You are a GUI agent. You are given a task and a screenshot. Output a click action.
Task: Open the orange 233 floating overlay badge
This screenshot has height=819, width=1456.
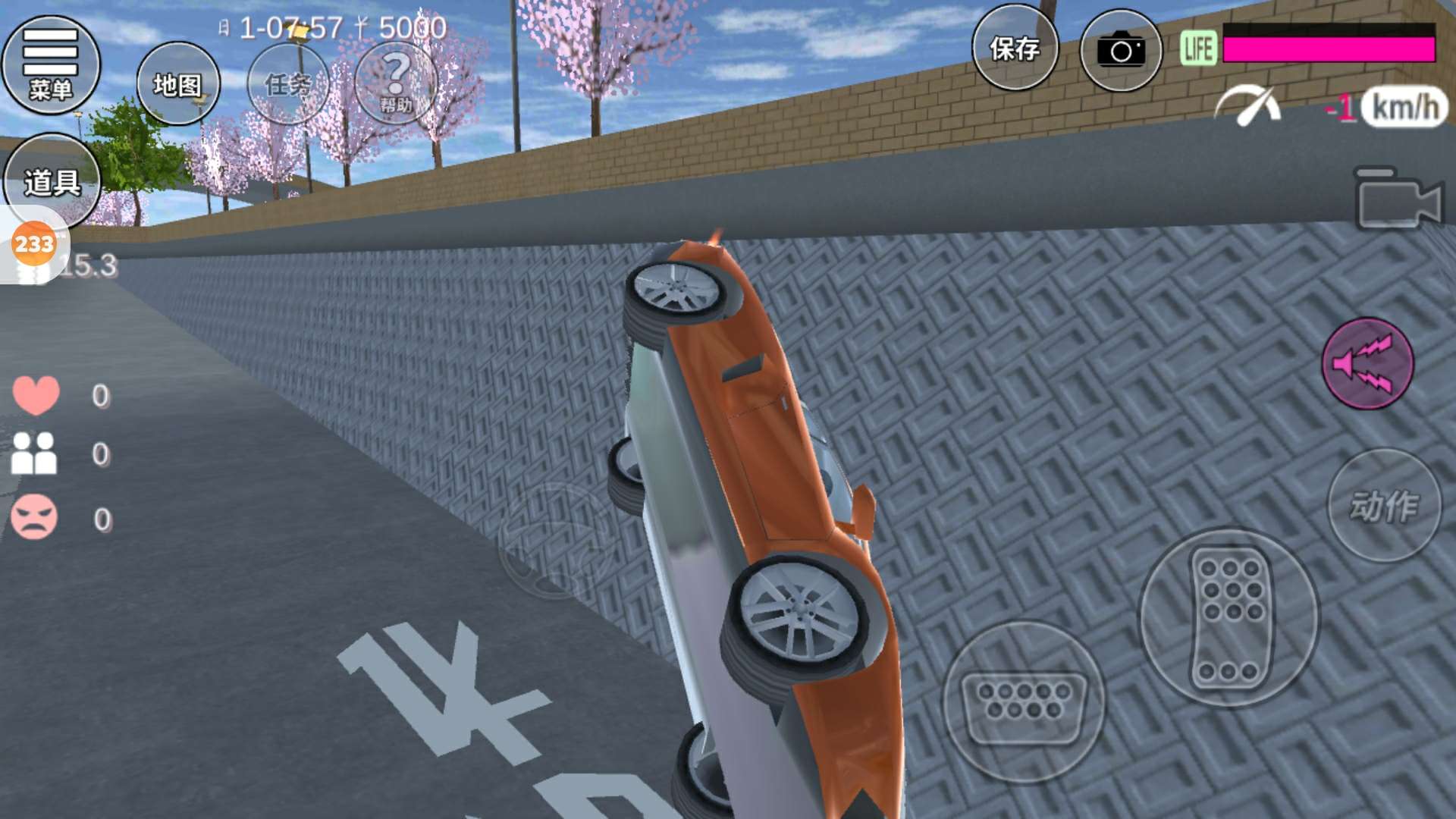(x=33, y=244)
